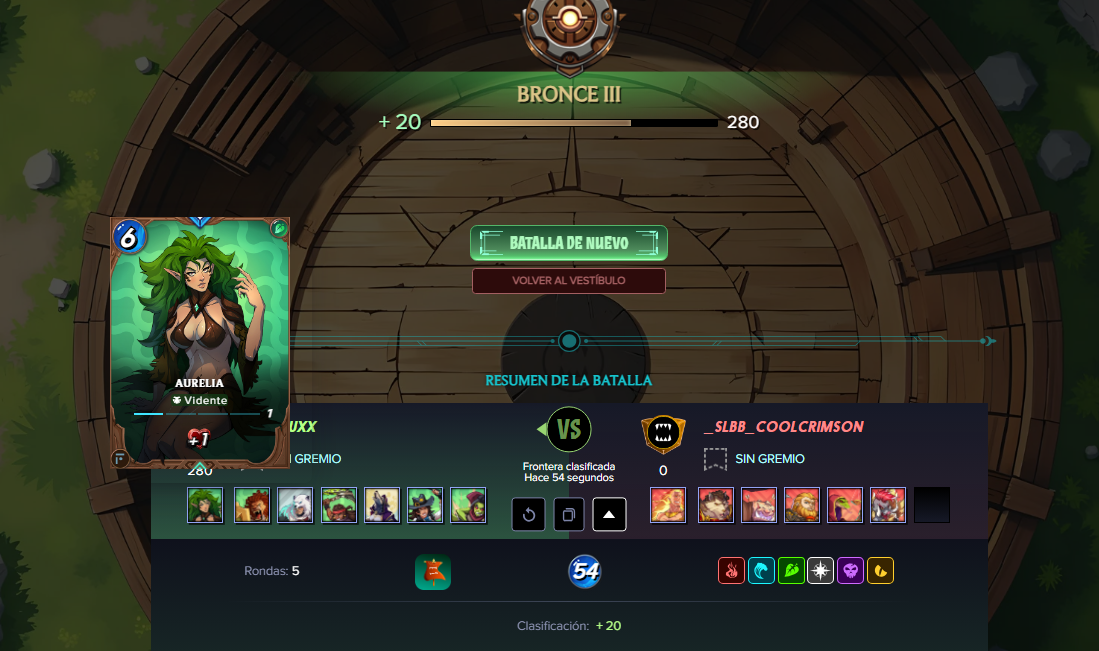This screenshot has height=651, width=1099.
Task: Click the opponent's monster-mouth league badge
Action: [663, 433]
